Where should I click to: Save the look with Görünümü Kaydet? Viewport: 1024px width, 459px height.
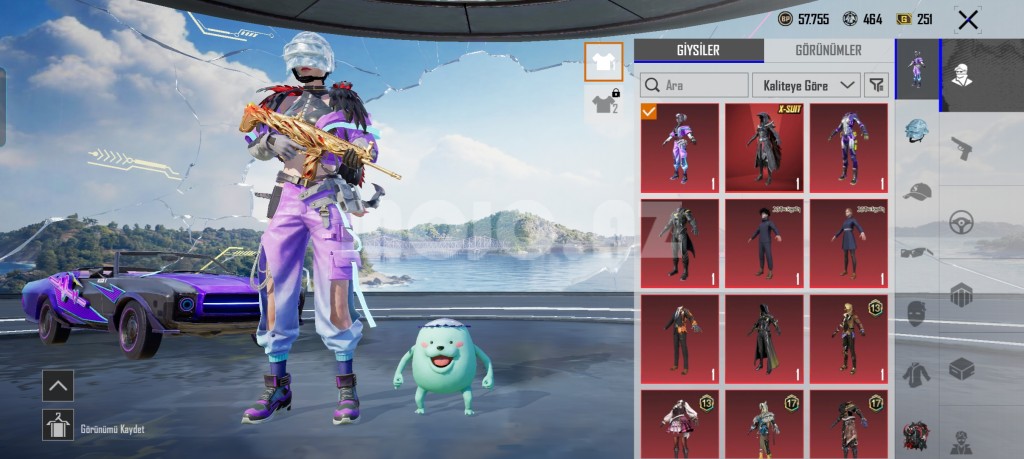[58, 425]
